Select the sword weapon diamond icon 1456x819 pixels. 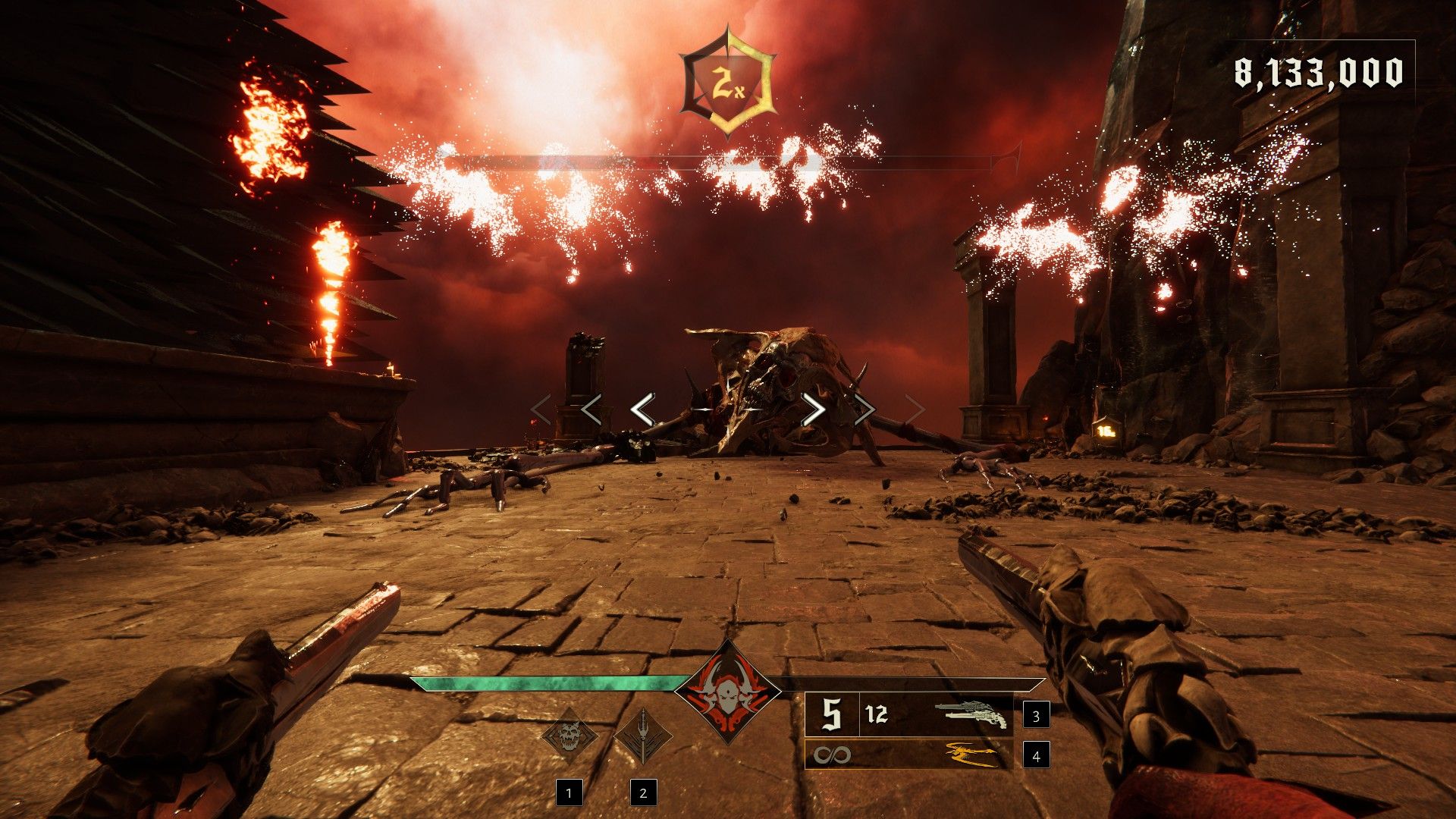tap(642, 736)
